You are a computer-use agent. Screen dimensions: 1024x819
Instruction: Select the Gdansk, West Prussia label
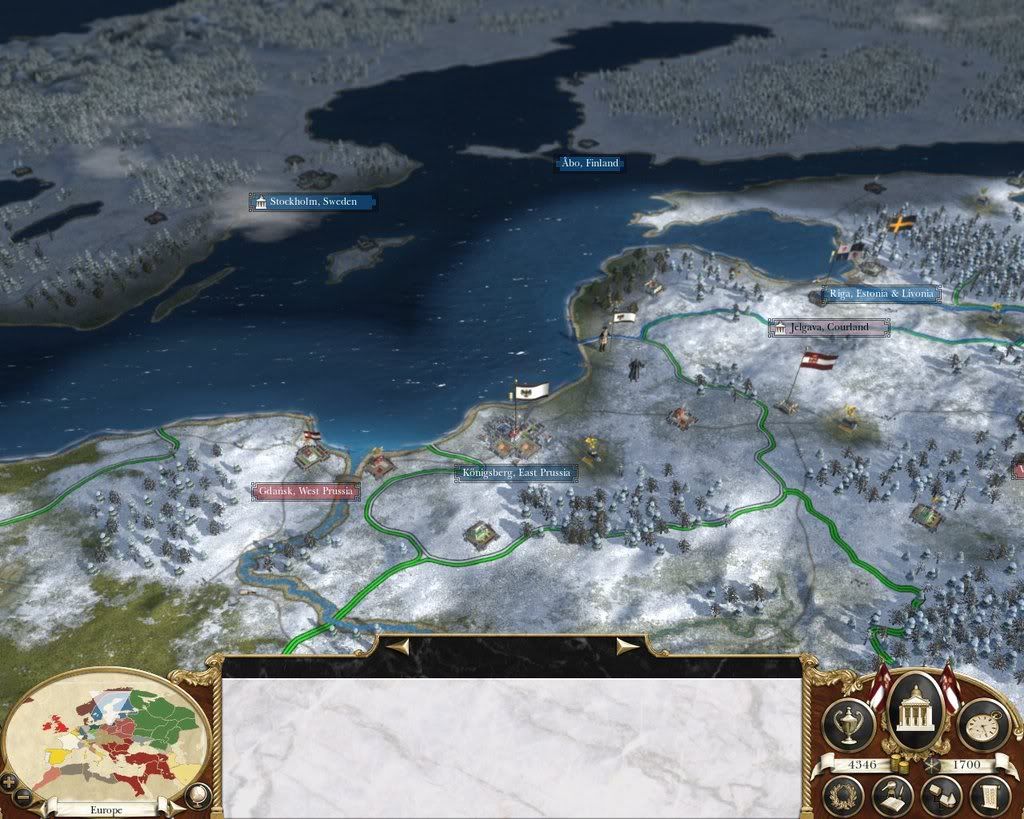pyautogui.click(x=305, y=492)
